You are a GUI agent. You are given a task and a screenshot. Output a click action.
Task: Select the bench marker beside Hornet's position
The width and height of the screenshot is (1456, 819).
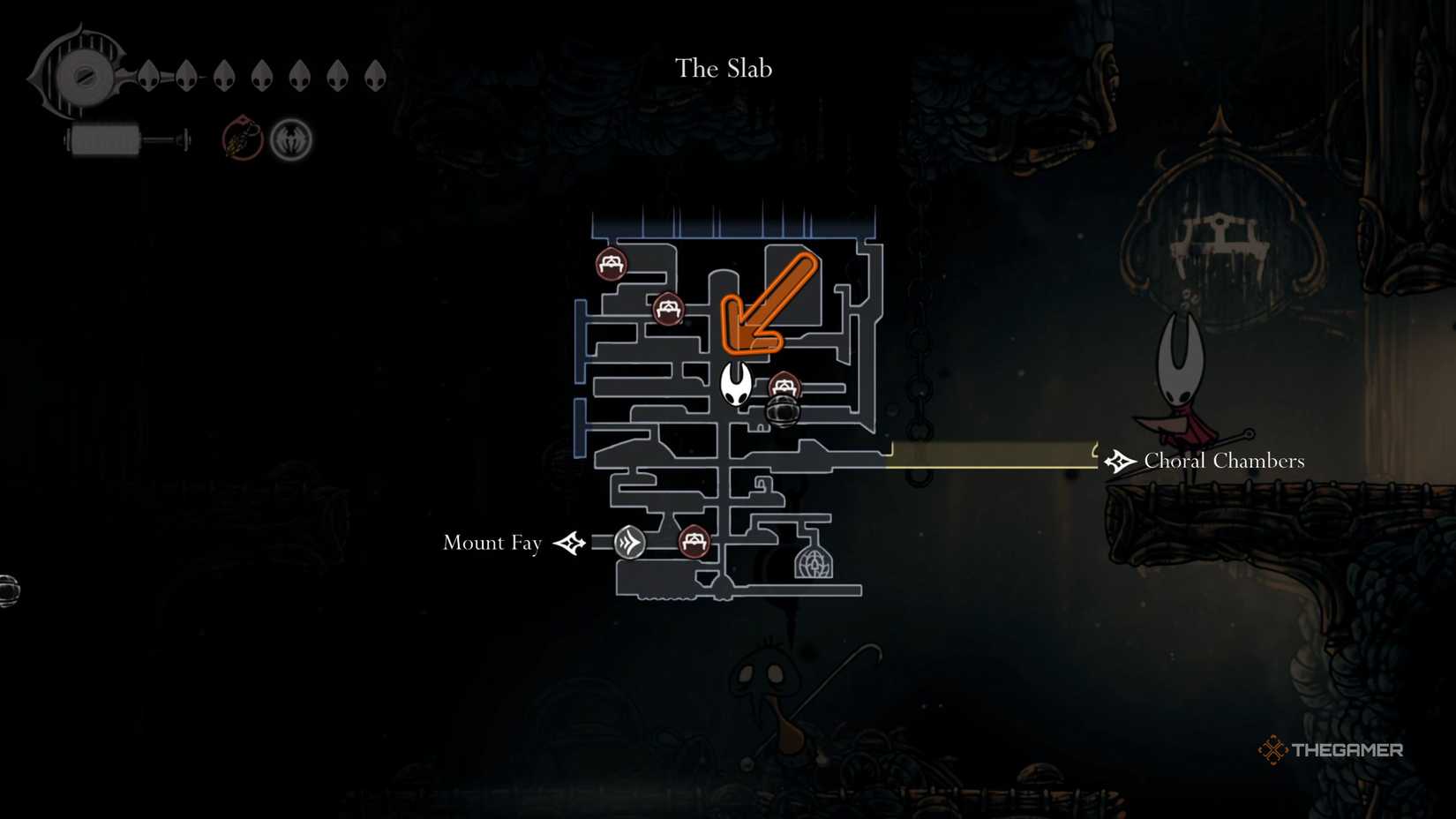click(x=784, y=386)
